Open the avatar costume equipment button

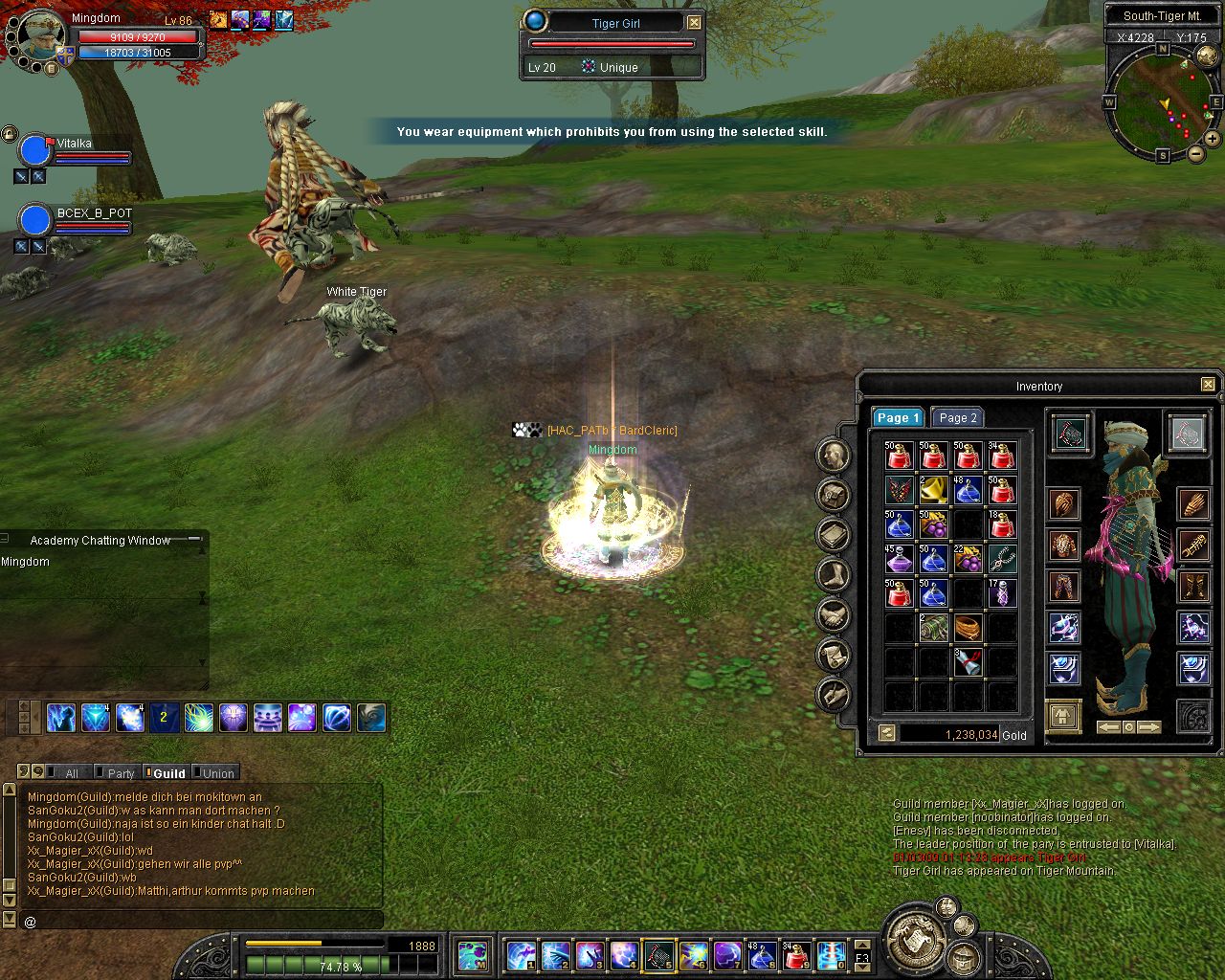[x=1063, y=715]
